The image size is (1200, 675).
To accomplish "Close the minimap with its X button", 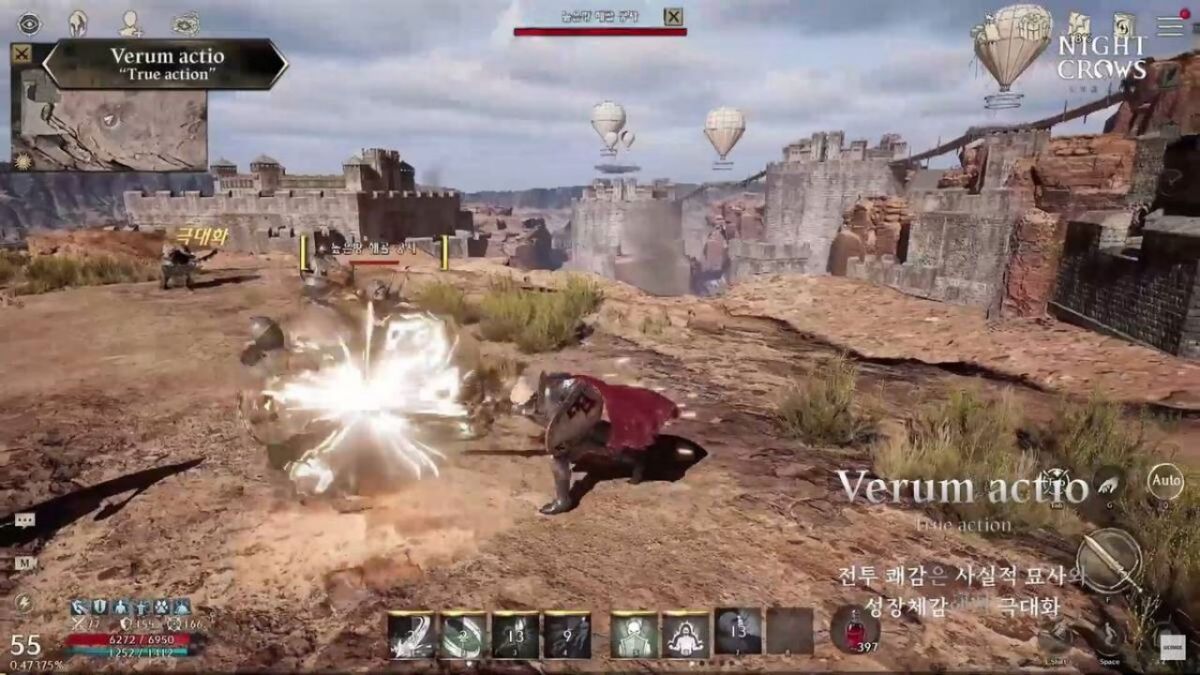I will (20, 54).
